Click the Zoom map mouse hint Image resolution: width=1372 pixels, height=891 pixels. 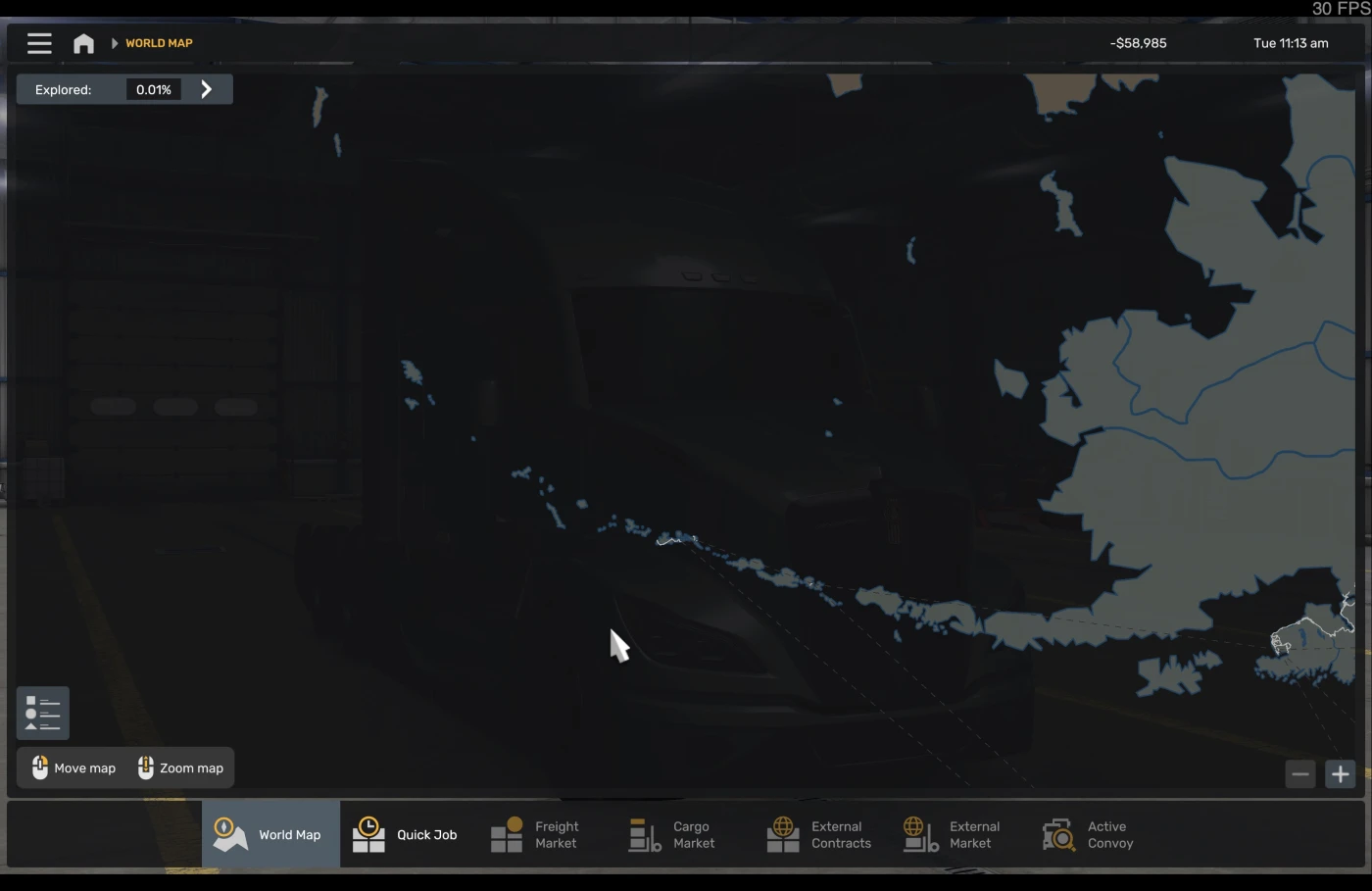point(180,767)
